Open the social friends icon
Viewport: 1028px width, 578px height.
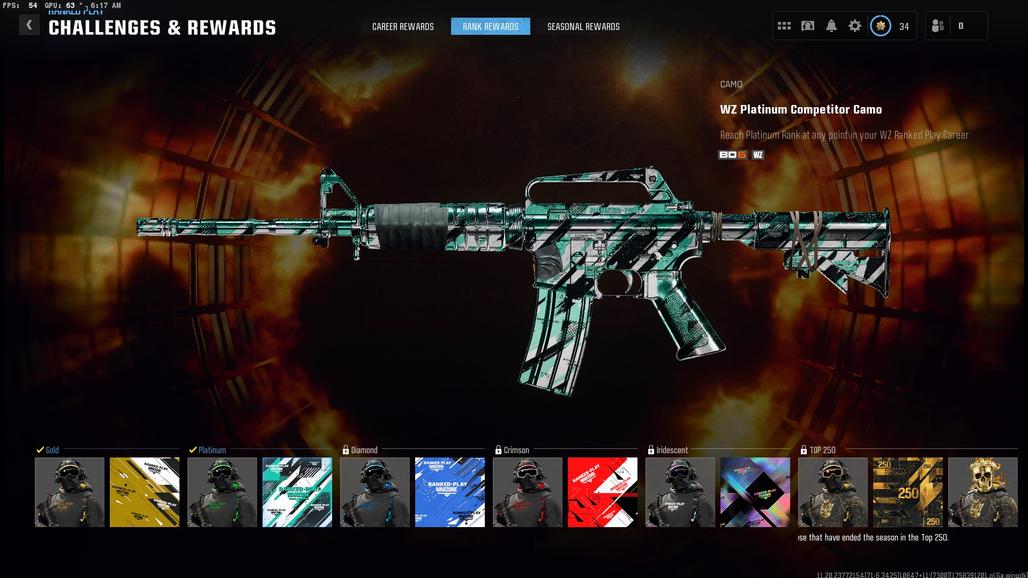pos(937,26)
